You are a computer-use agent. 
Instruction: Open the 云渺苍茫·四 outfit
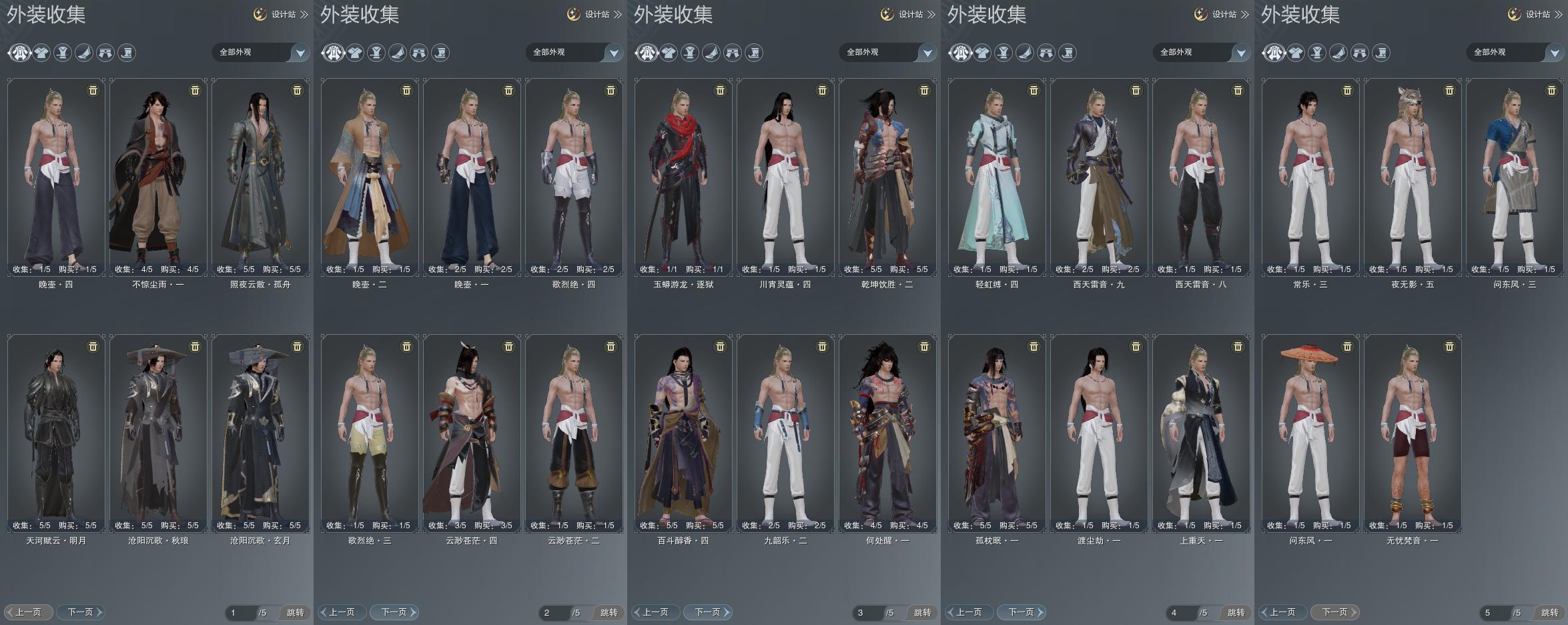472,434
